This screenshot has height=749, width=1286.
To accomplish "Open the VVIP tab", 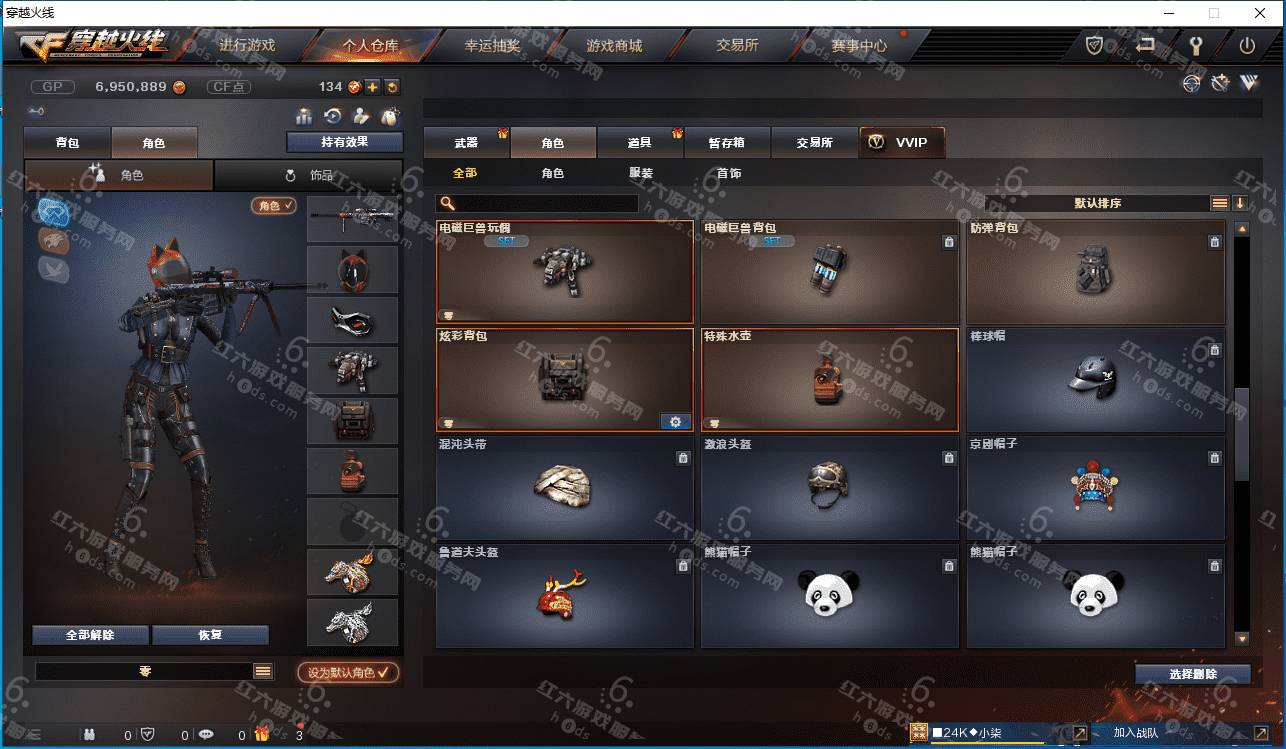I will coord(901,143).
